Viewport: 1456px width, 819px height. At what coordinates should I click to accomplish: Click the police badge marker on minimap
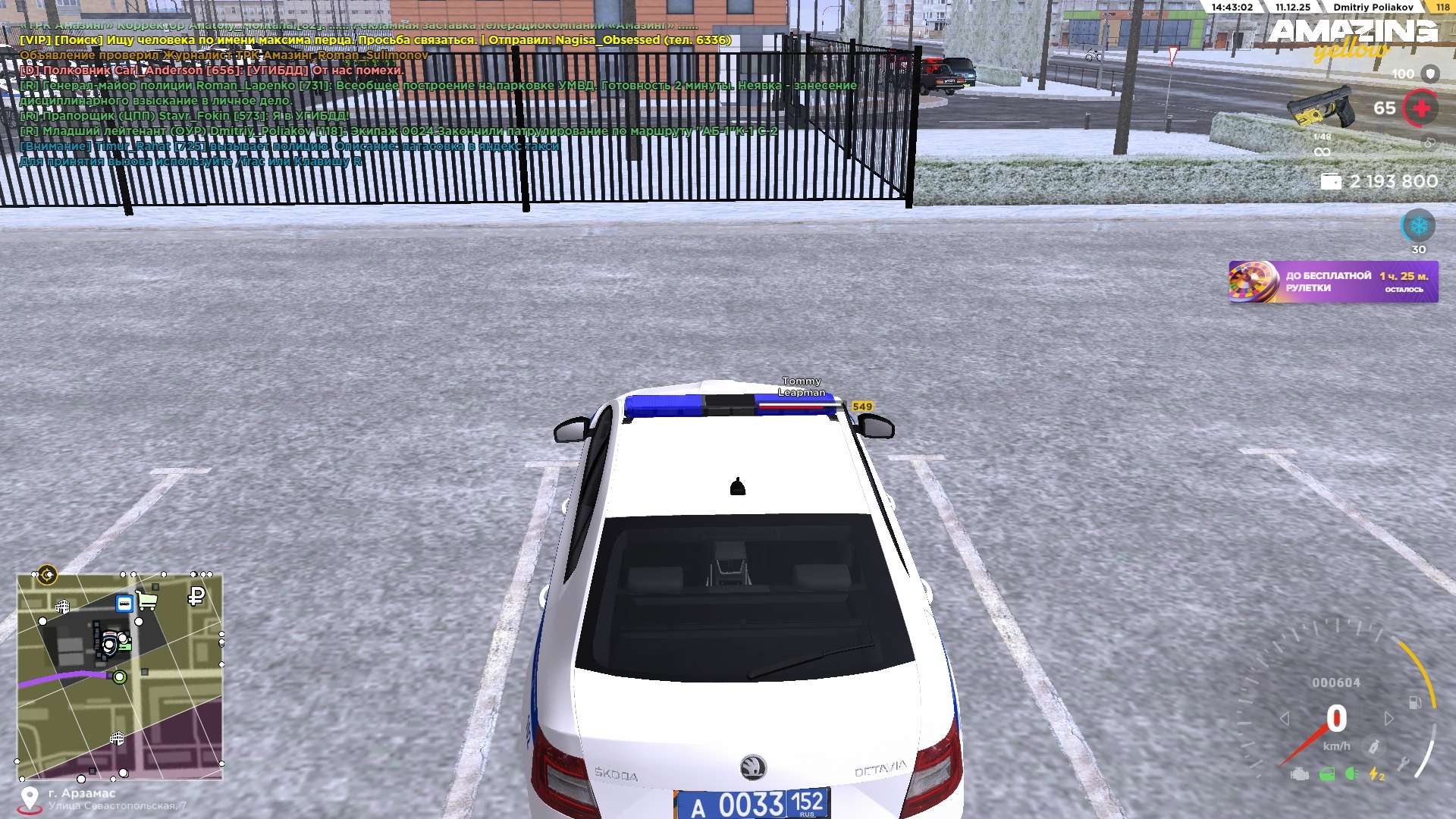click(111, 645)
